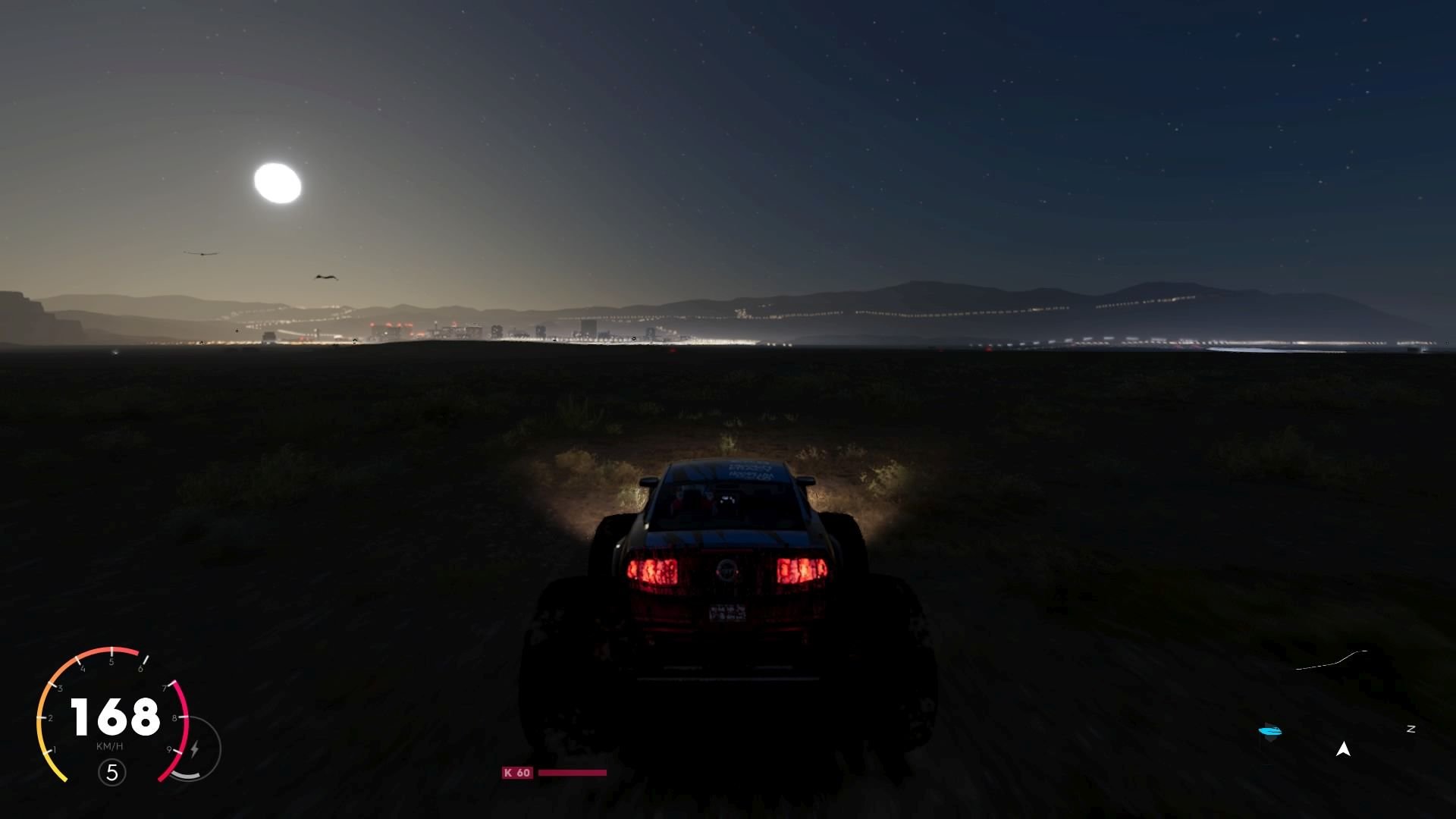The height and width of the screenshot is (819, 1456).
Task: Click the Z compass letter on the minimap
Action: [1411, 730]
